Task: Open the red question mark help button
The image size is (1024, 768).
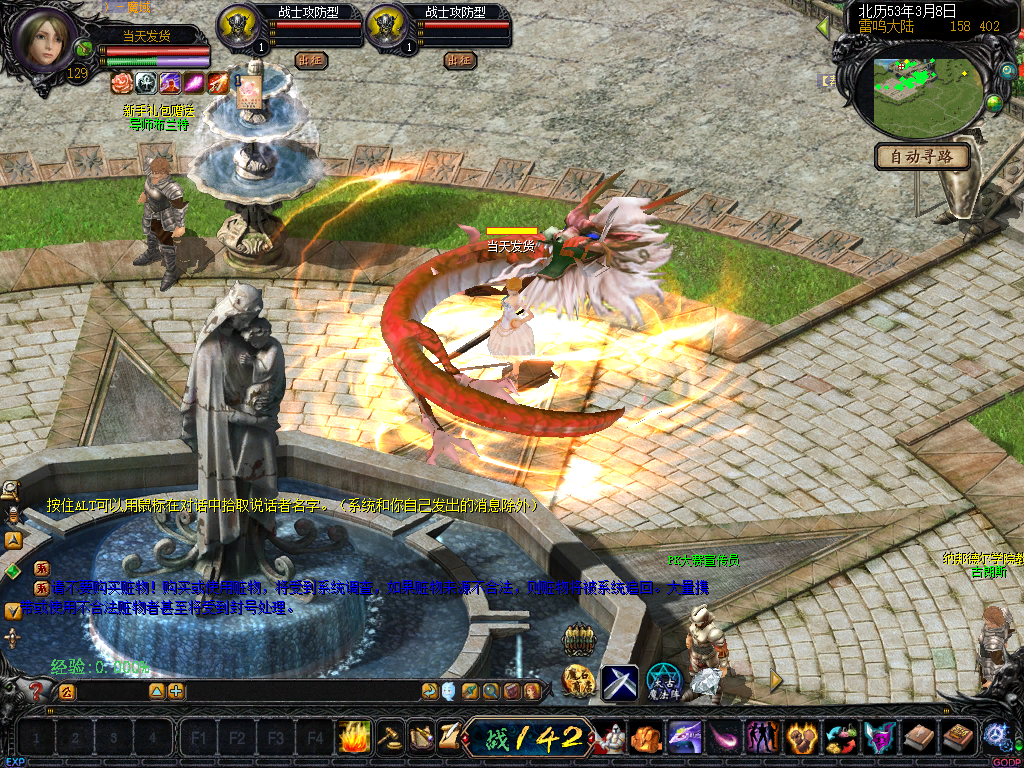Action: (x=38, y=691)
